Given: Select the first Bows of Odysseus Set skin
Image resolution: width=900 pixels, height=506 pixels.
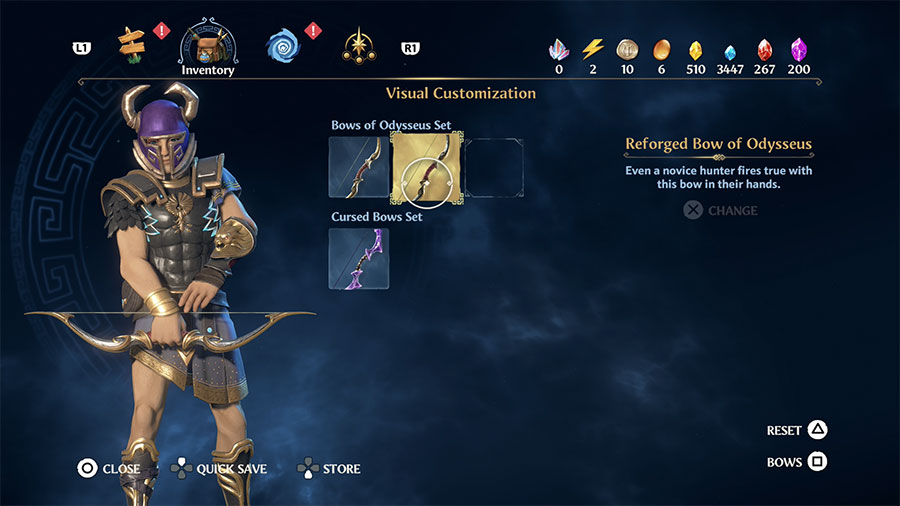Looking at the screenshot, I should click(359, 167).
